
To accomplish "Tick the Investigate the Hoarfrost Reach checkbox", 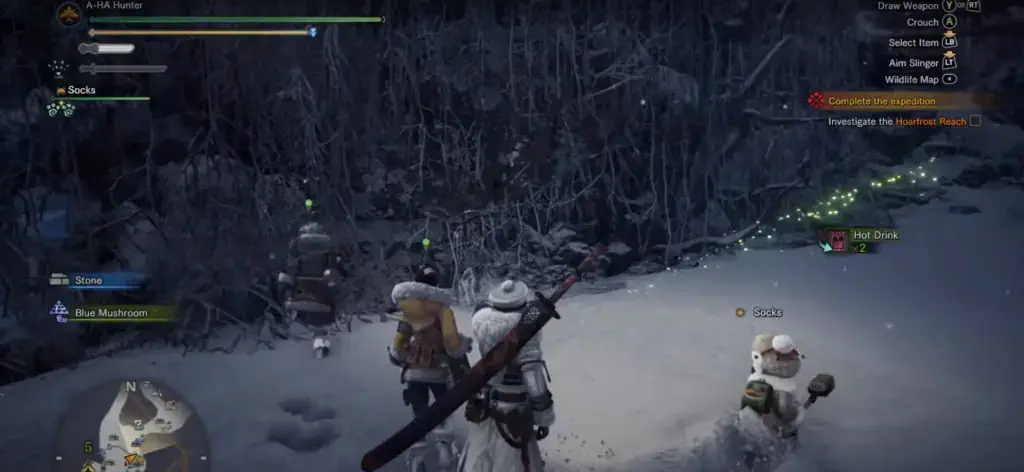I will click(975, 121).
